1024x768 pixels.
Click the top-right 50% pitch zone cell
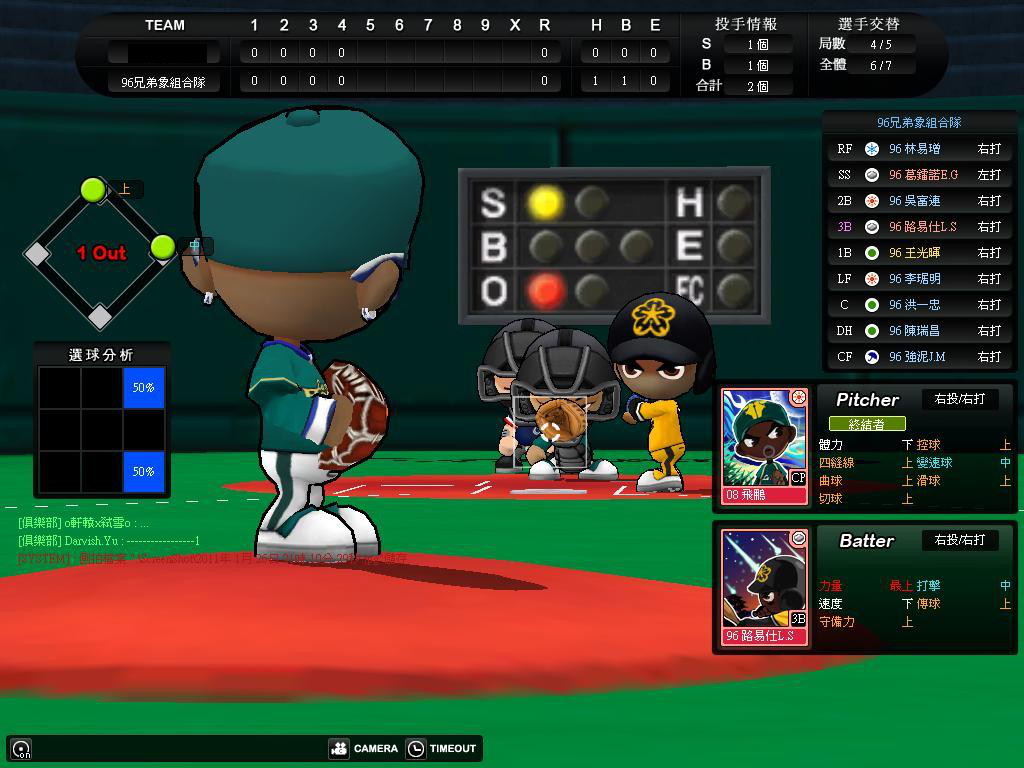pyautogui.click(x=144, y=387)
